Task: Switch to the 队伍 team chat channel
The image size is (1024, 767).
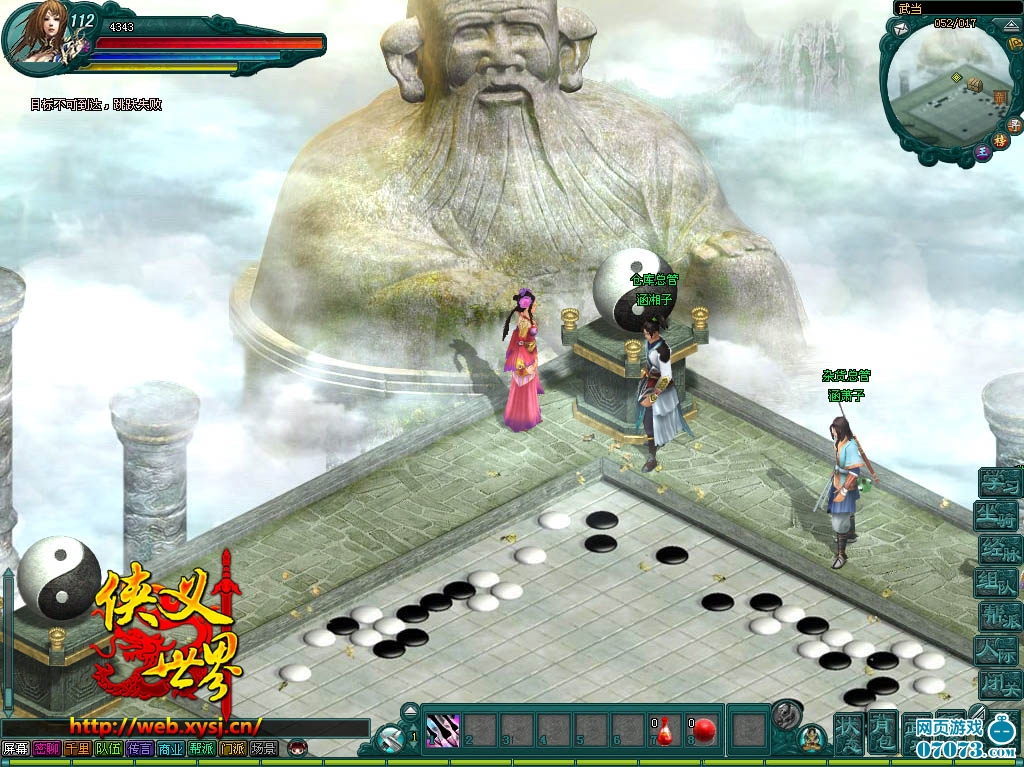Action: point(108,748)
